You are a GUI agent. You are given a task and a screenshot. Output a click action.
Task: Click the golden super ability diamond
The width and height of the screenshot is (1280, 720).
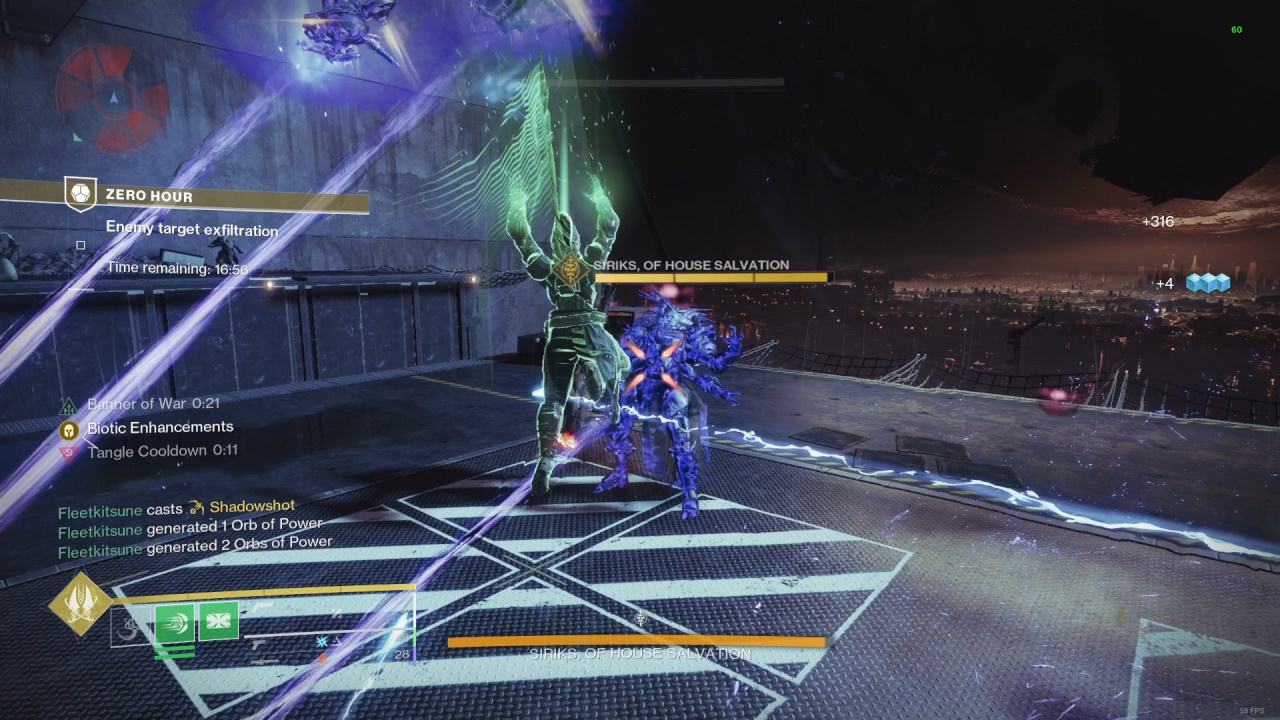80,604
